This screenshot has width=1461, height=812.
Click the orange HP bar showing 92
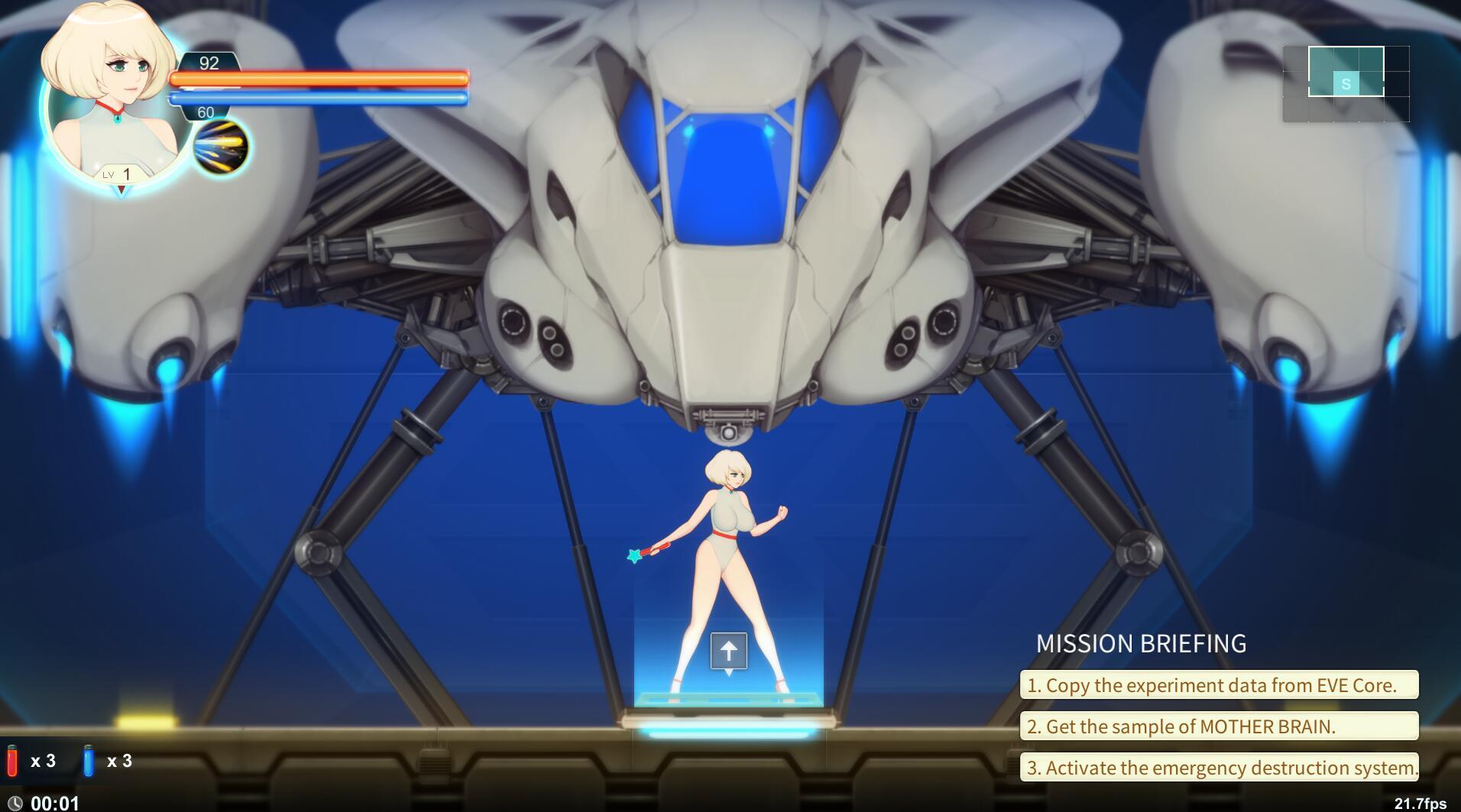click(x=319, y=79)
